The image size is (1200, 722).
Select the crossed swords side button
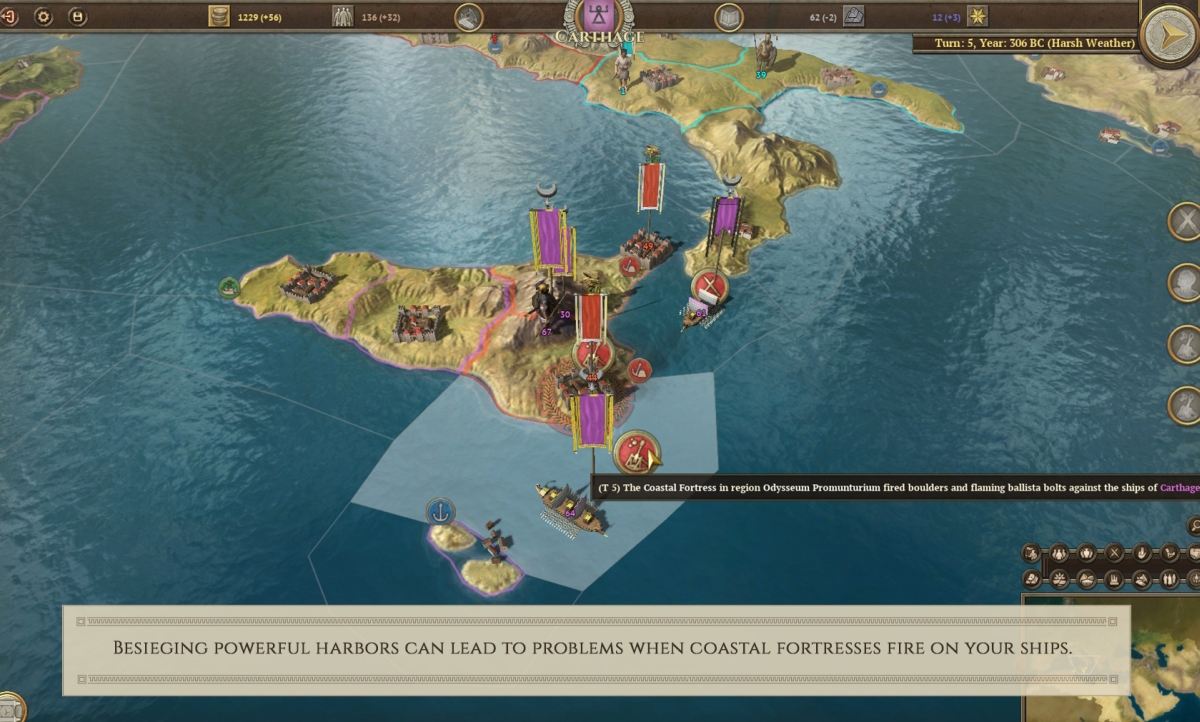(1185, 220)
